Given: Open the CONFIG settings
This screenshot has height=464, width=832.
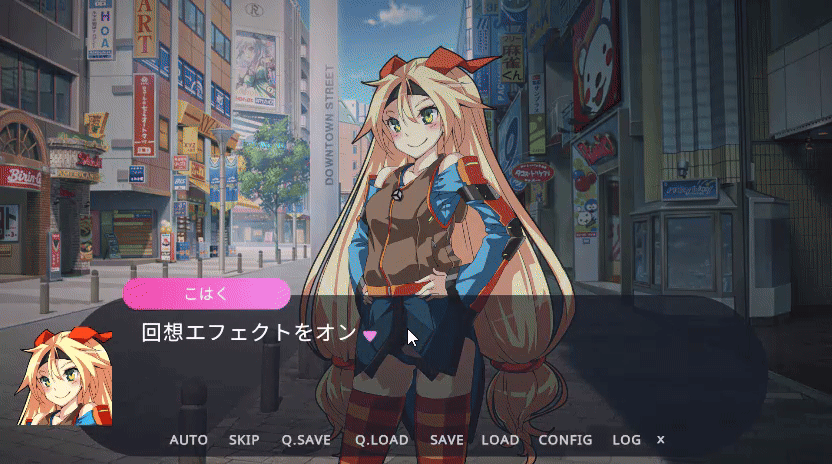Looking at the screenshot, I should coord(565,440).
